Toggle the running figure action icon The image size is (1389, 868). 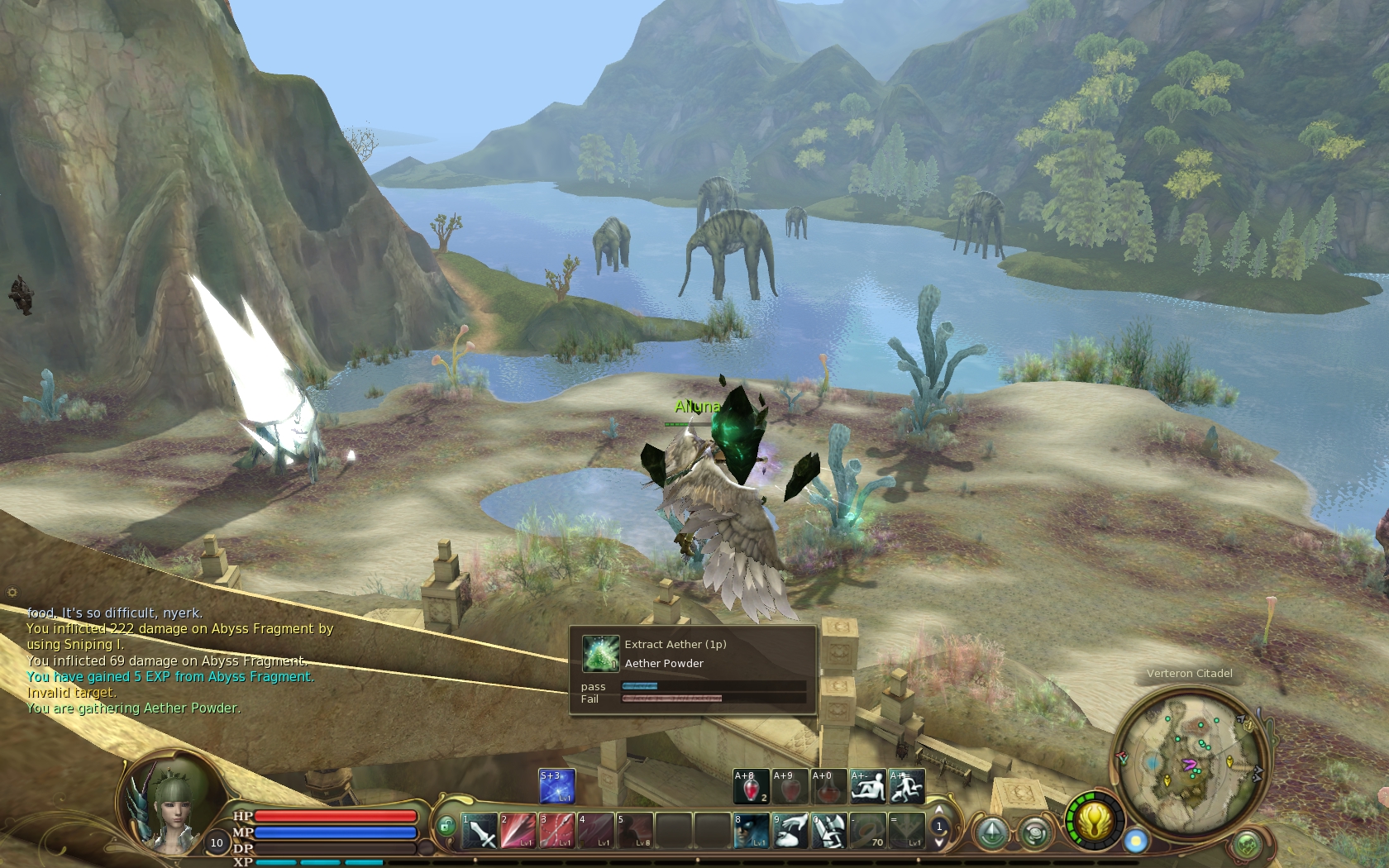(906, 787)
